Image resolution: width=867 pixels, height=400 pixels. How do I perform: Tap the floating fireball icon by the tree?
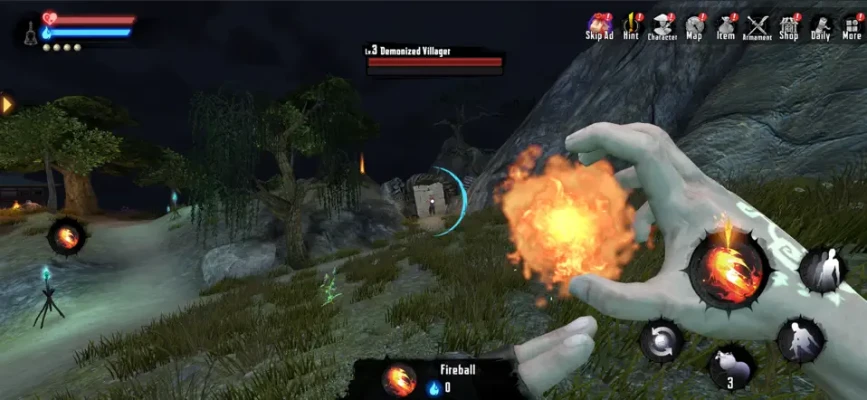tap(66, 237)
